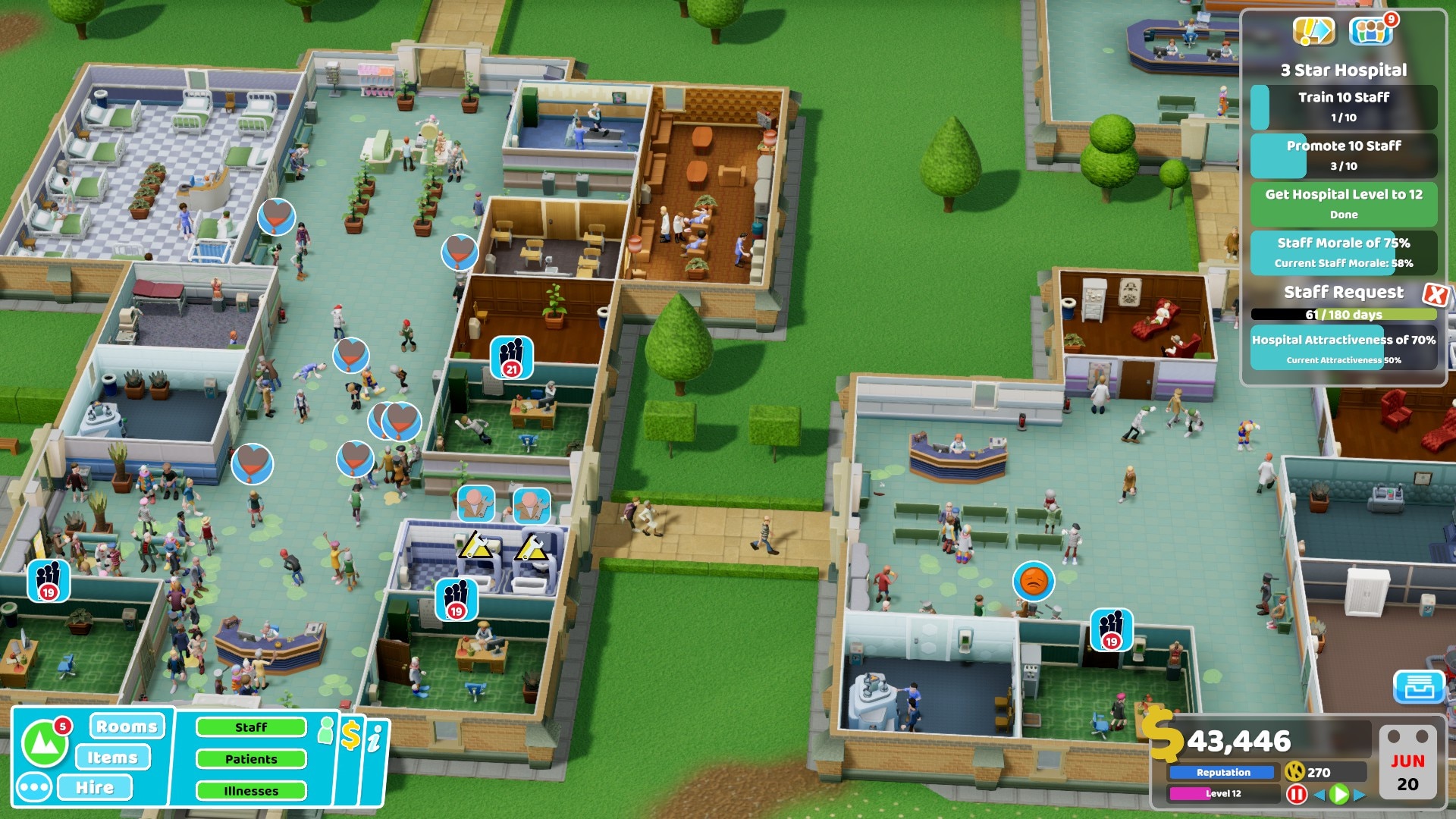Viewport: 1456px width, 819px height.
Task: Click the green play speed button
Action: point(1339,794)
